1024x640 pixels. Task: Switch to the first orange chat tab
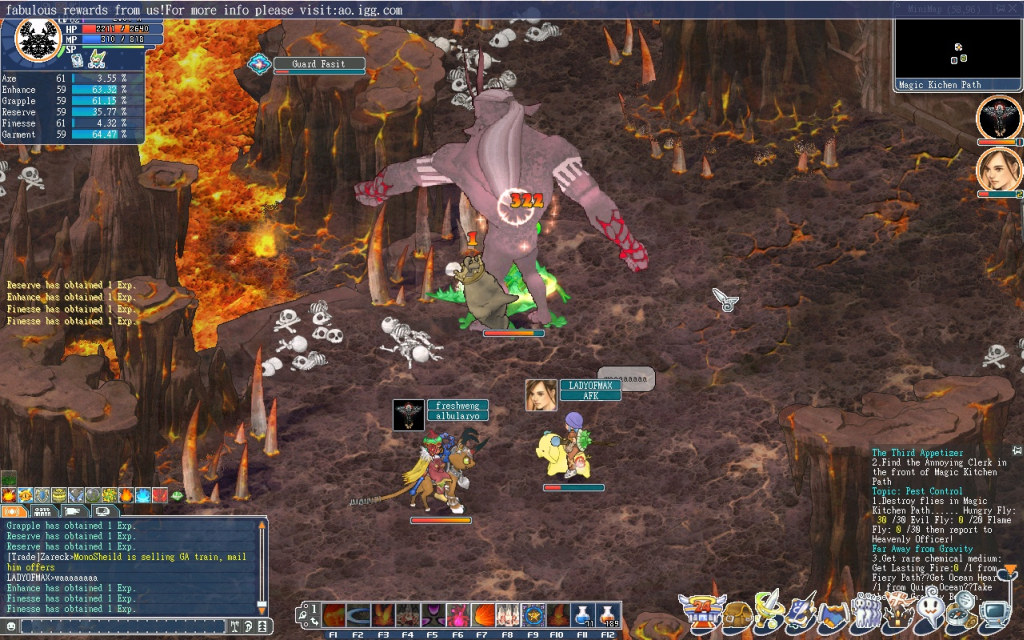pos(13,510)
